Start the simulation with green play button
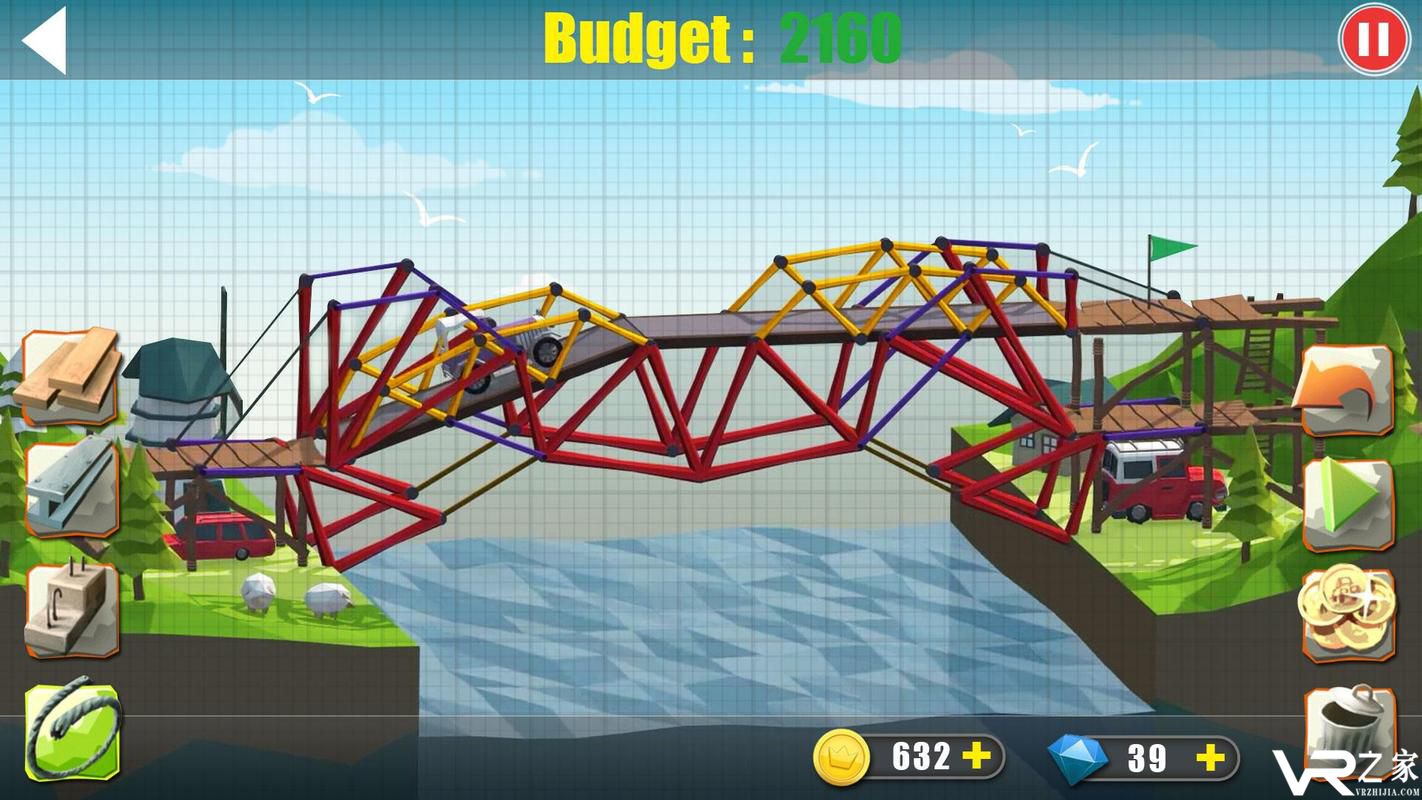This screenshot has height=800, width=1422. [1347, 504]
